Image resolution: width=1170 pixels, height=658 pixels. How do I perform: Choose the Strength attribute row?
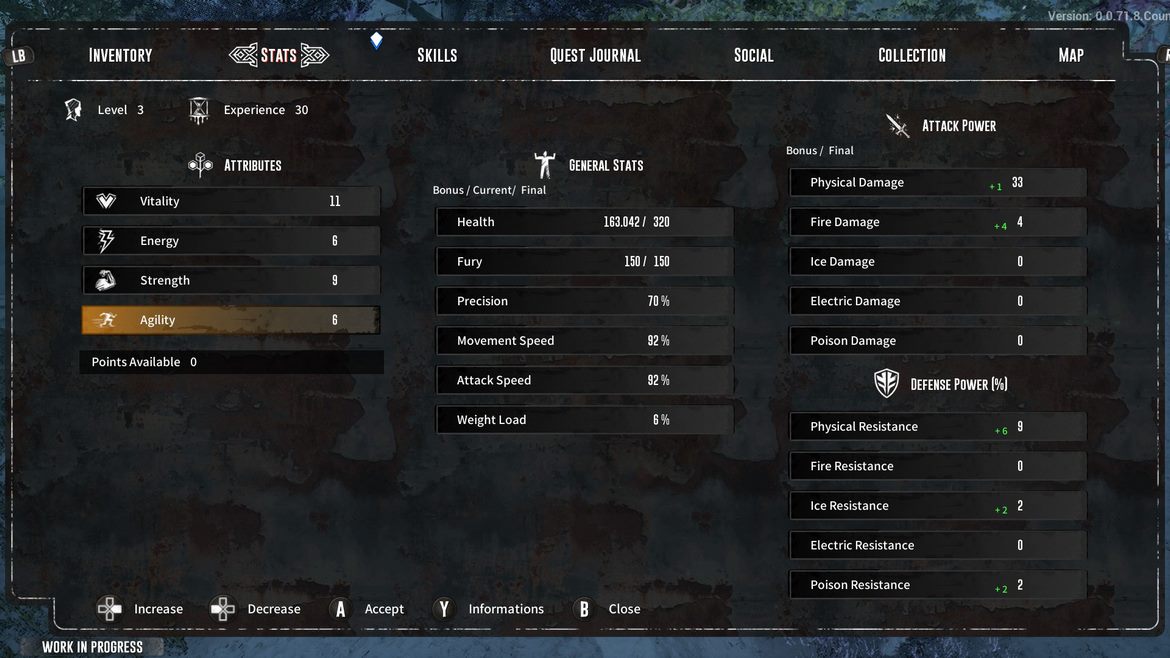[231, 281]
